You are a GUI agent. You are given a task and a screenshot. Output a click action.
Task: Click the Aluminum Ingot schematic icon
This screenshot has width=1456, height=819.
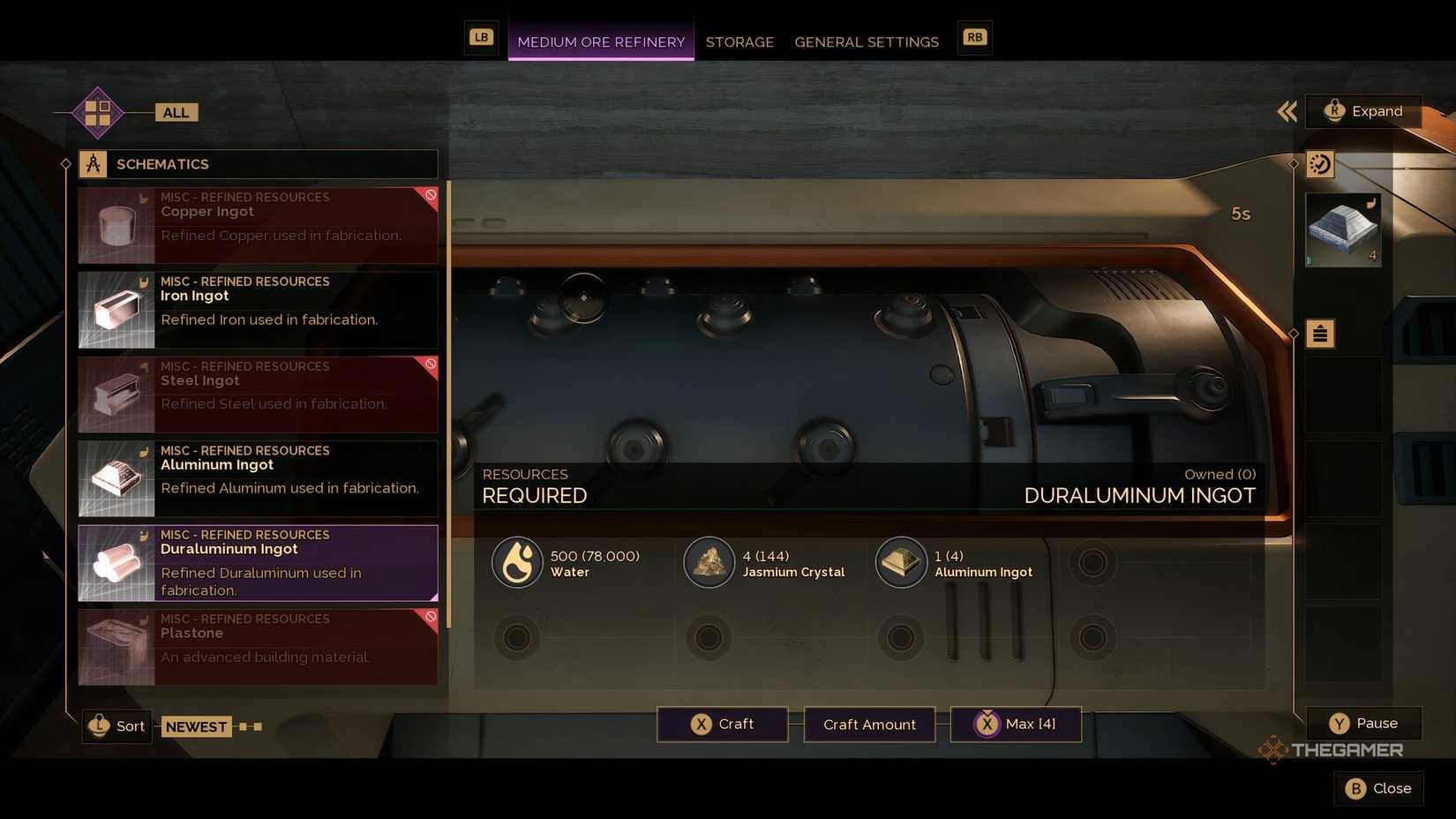pyautogui.click(x=116, y=477)
